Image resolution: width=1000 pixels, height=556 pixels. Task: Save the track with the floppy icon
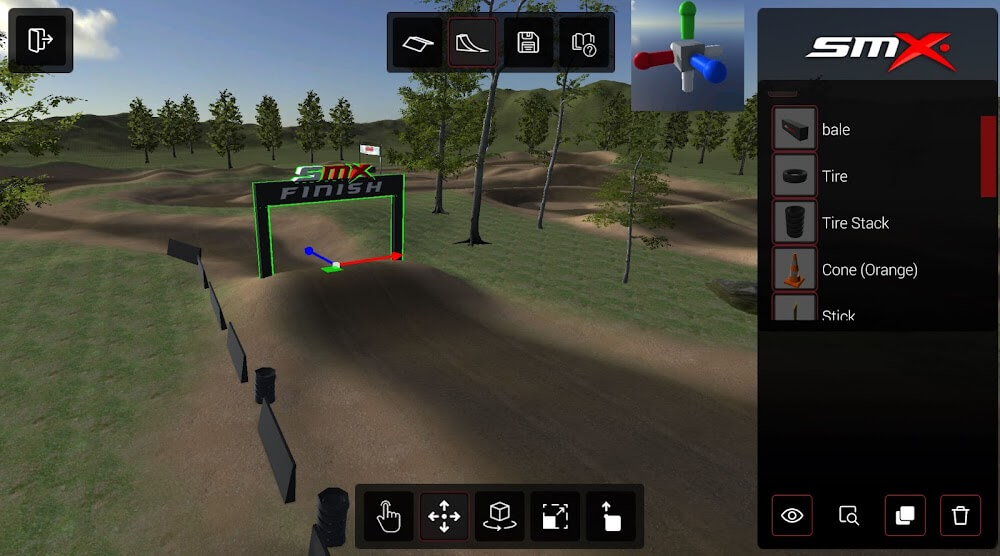[x=528, y=42]
